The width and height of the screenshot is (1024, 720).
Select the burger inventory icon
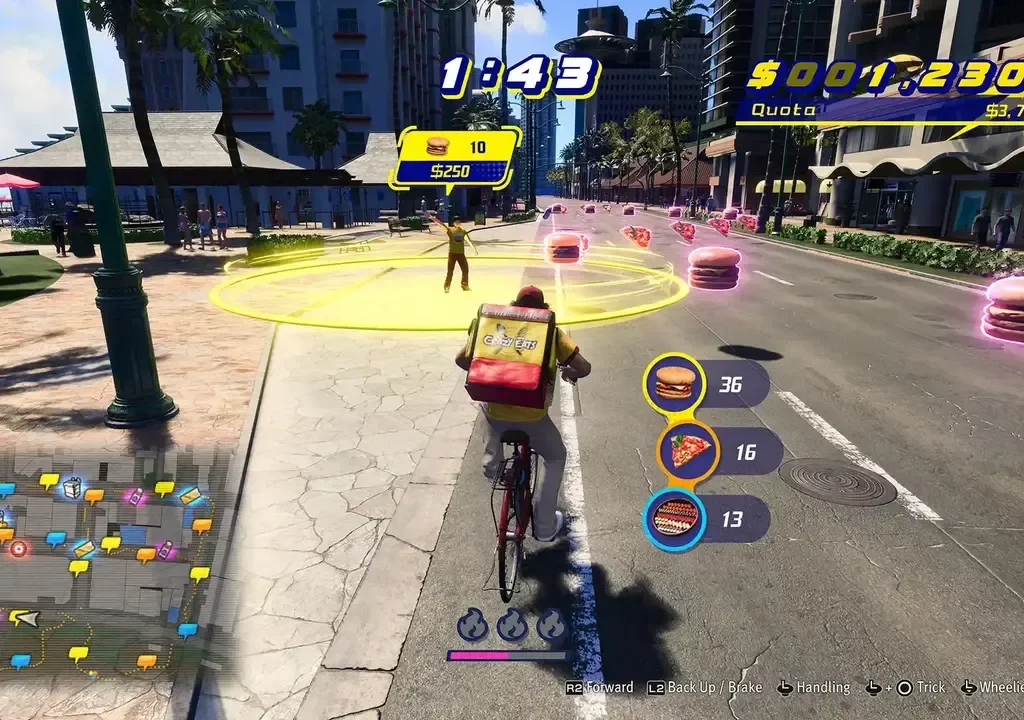coord(674,383)
